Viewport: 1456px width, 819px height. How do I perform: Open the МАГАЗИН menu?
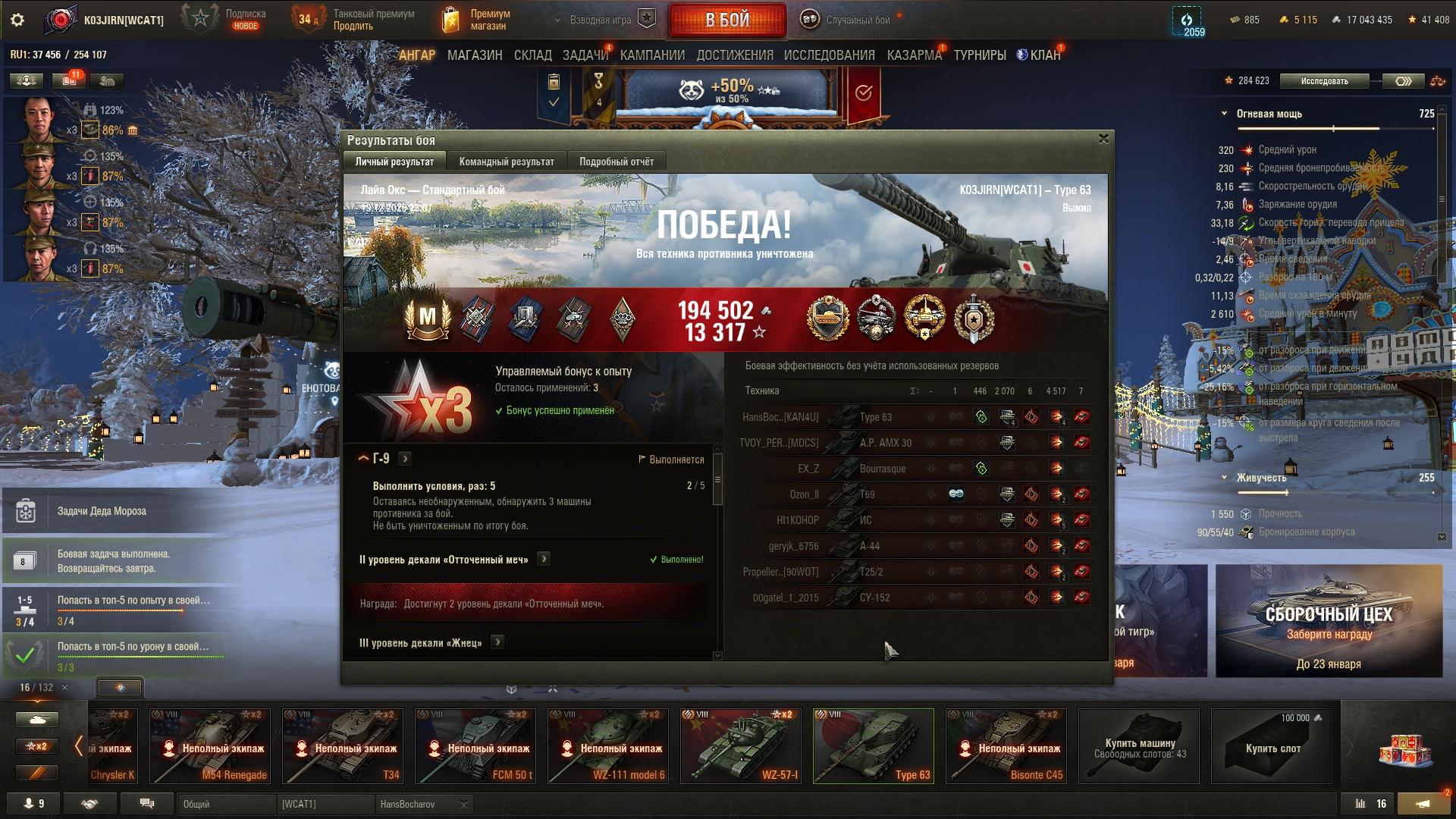coord(475,55)
